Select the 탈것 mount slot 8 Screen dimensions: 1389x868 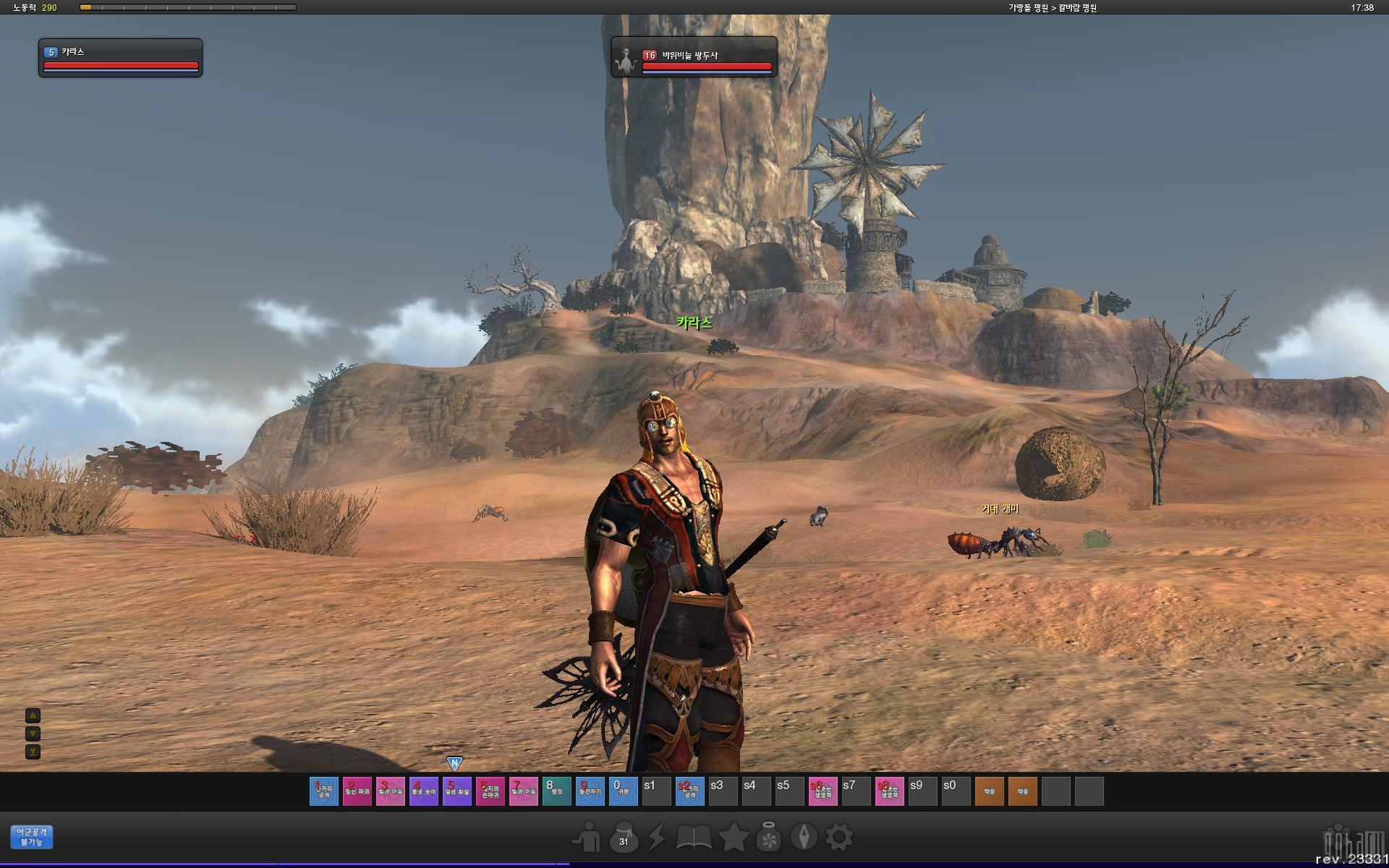pyautogui.click(x=556, y=791)
